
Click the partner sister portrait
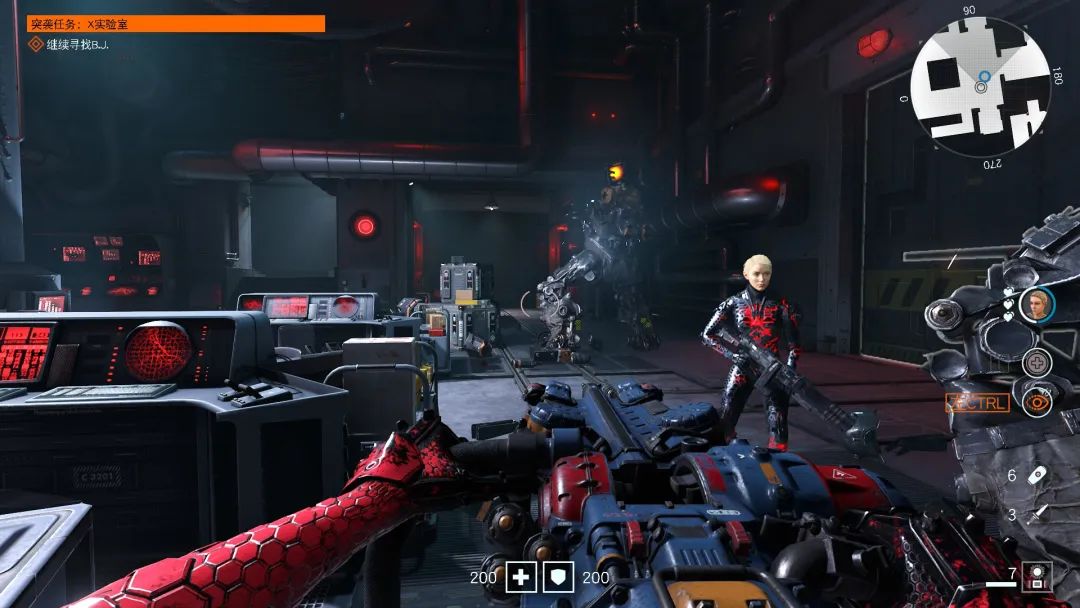pos(1037,304)
